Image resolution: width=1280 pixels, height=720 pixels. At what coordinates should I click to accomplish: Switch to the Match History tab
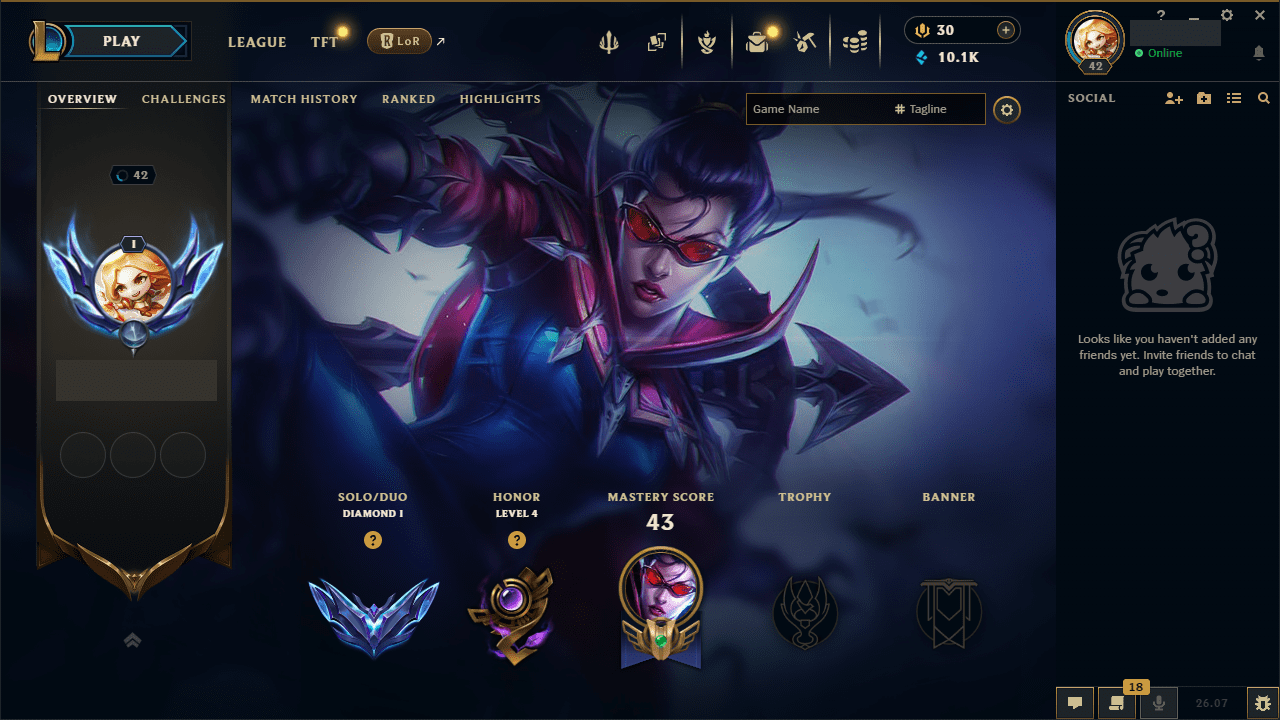304,99
